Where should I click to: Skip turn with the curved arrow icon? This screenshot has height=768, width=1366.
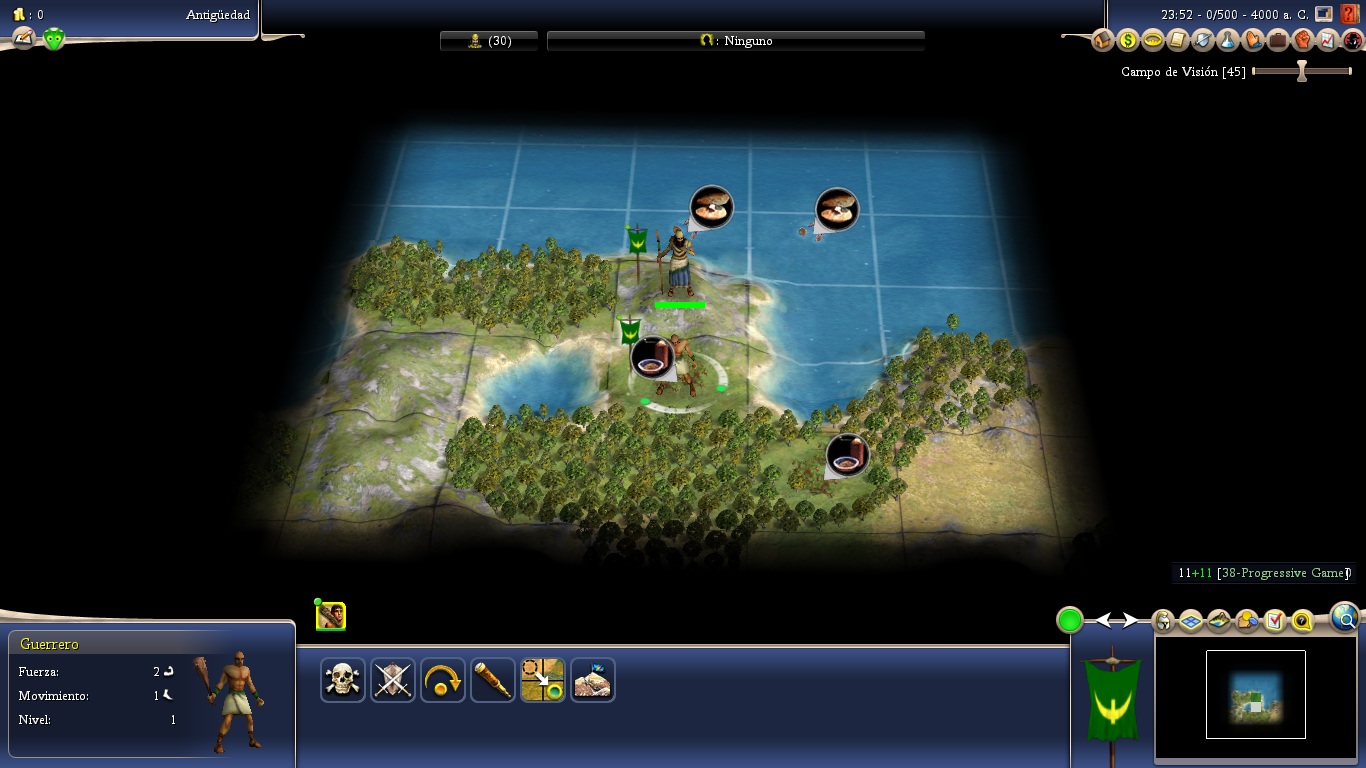point(443,680)
